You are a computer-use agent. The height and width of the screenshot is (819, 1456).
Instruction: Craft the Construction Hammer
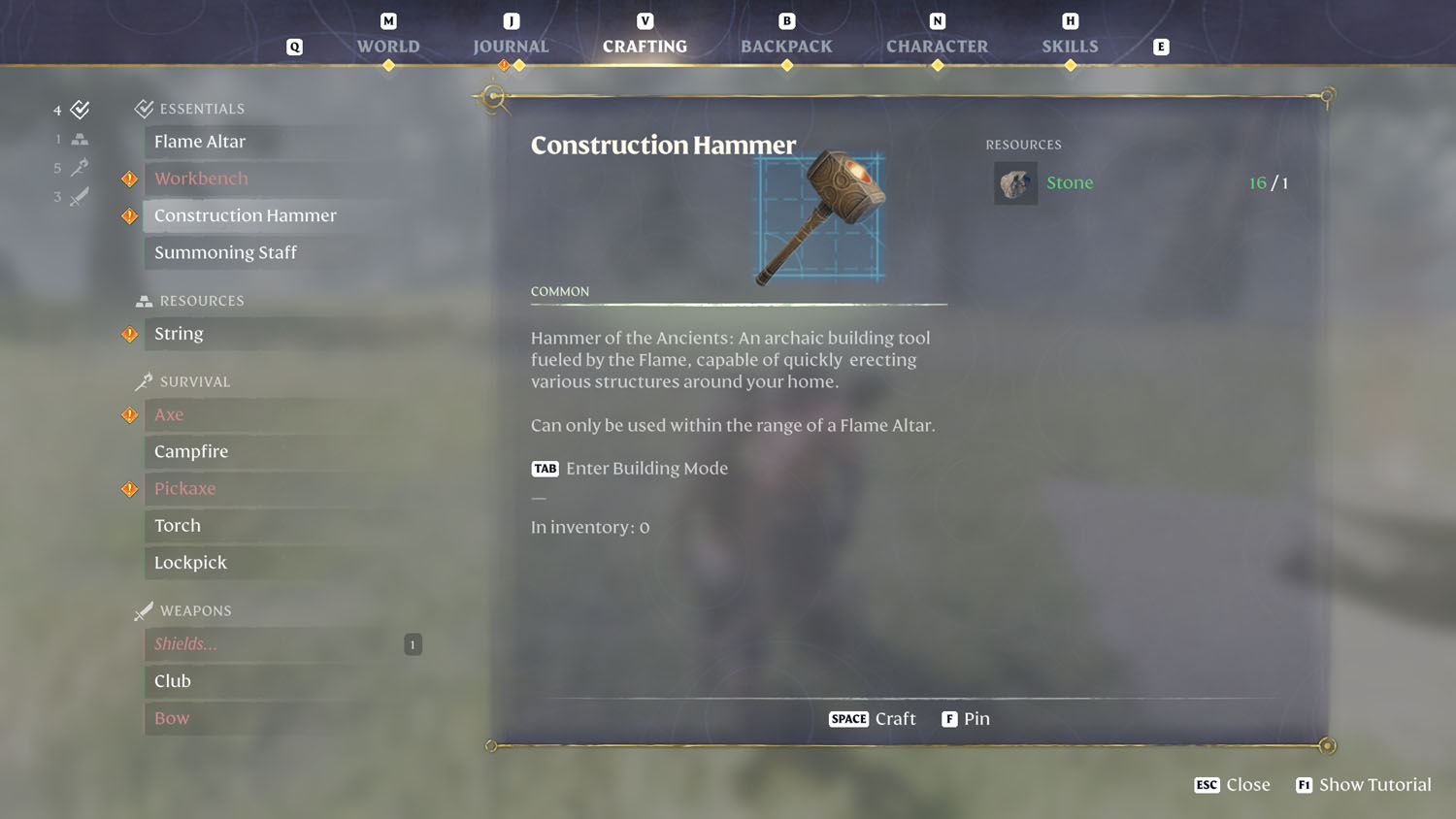pyautogui.click(x=873, y=719)
